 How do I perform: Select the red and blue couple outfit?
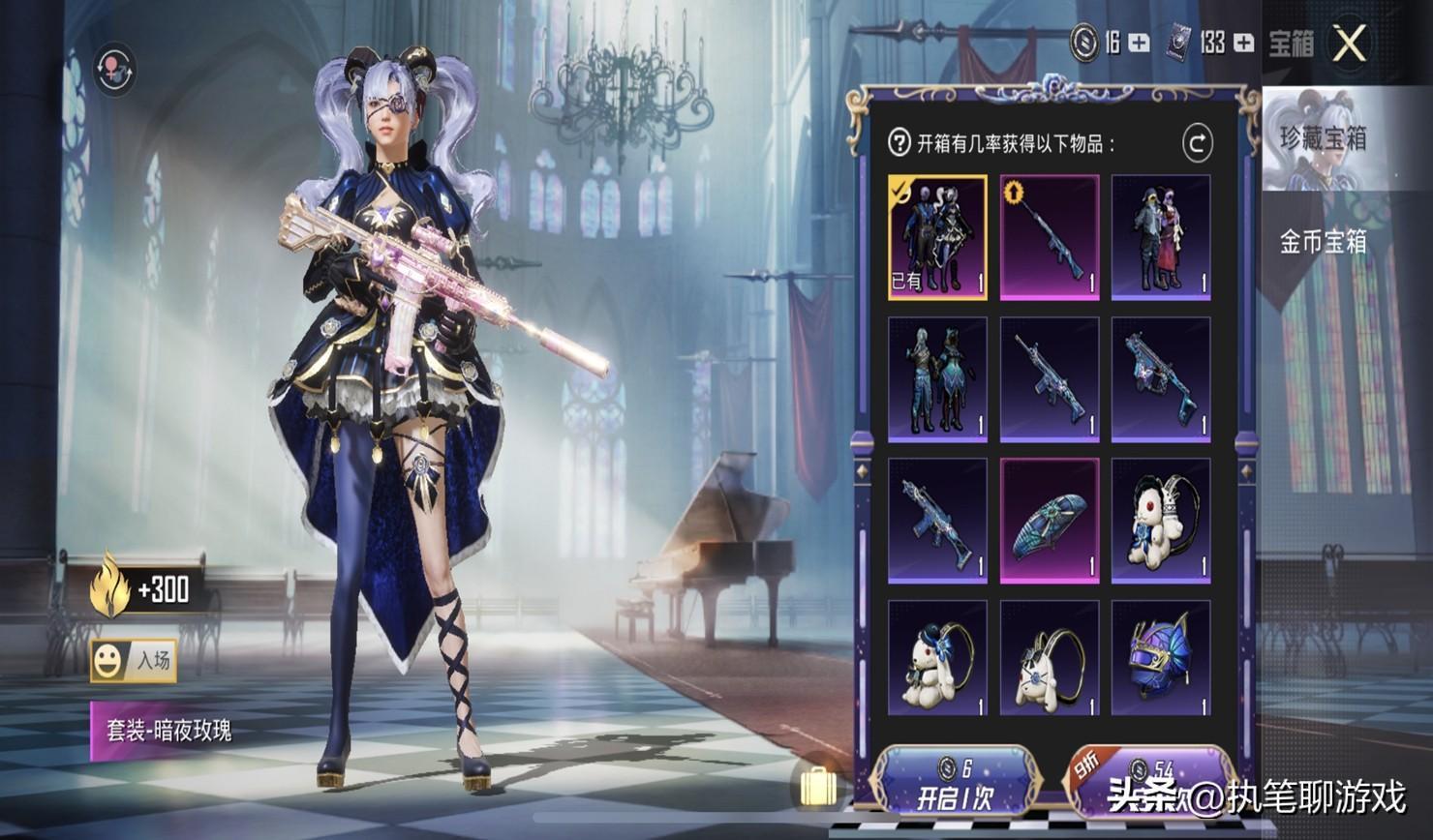[x=1160, y=237]
